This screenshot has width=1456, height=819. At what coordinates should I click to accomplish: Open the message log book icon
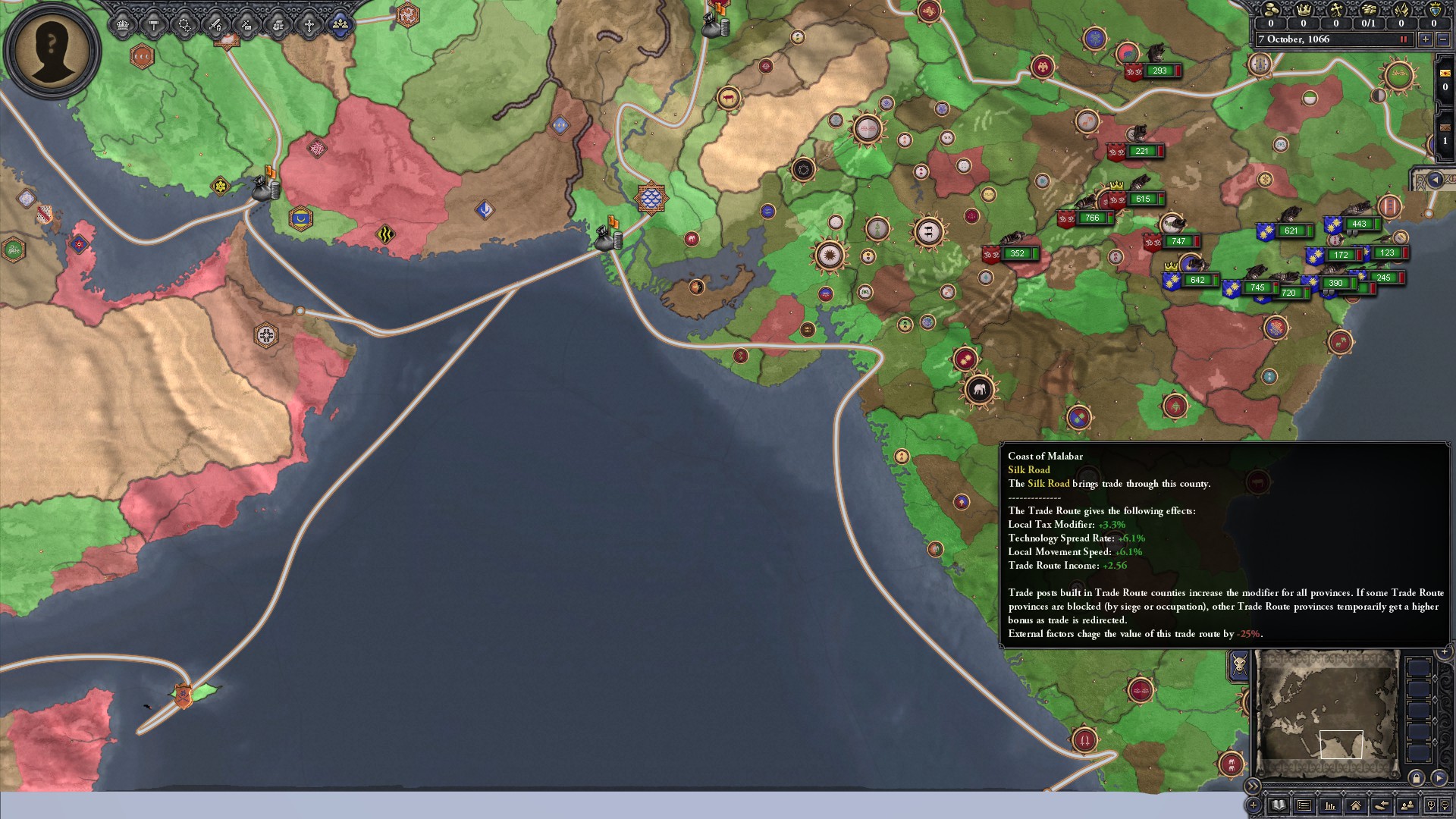point(1279,807)
